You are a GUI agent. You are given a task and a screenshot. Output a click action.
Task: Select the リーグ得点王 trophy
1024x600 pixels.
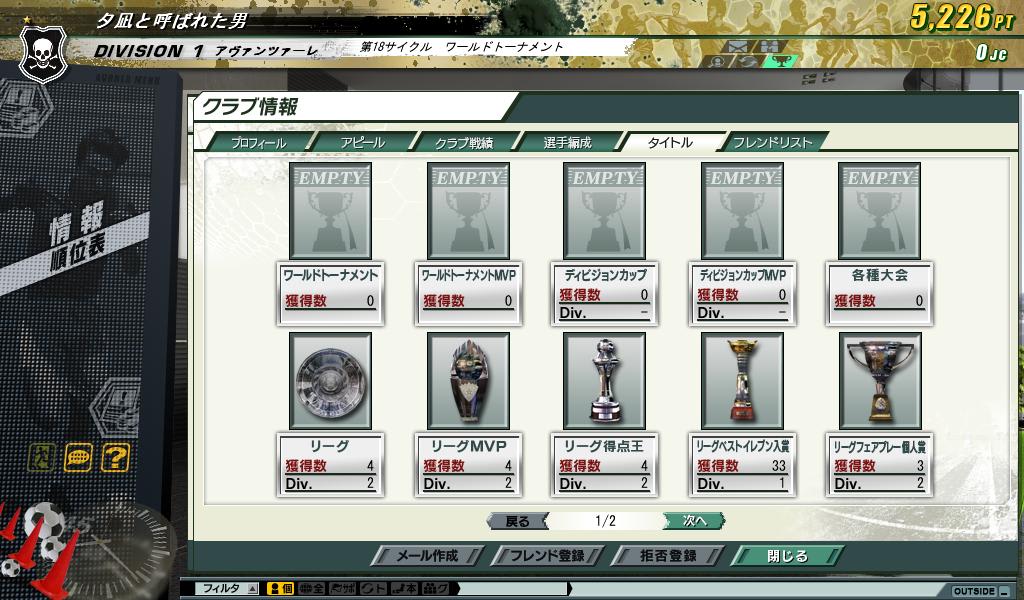604,381
